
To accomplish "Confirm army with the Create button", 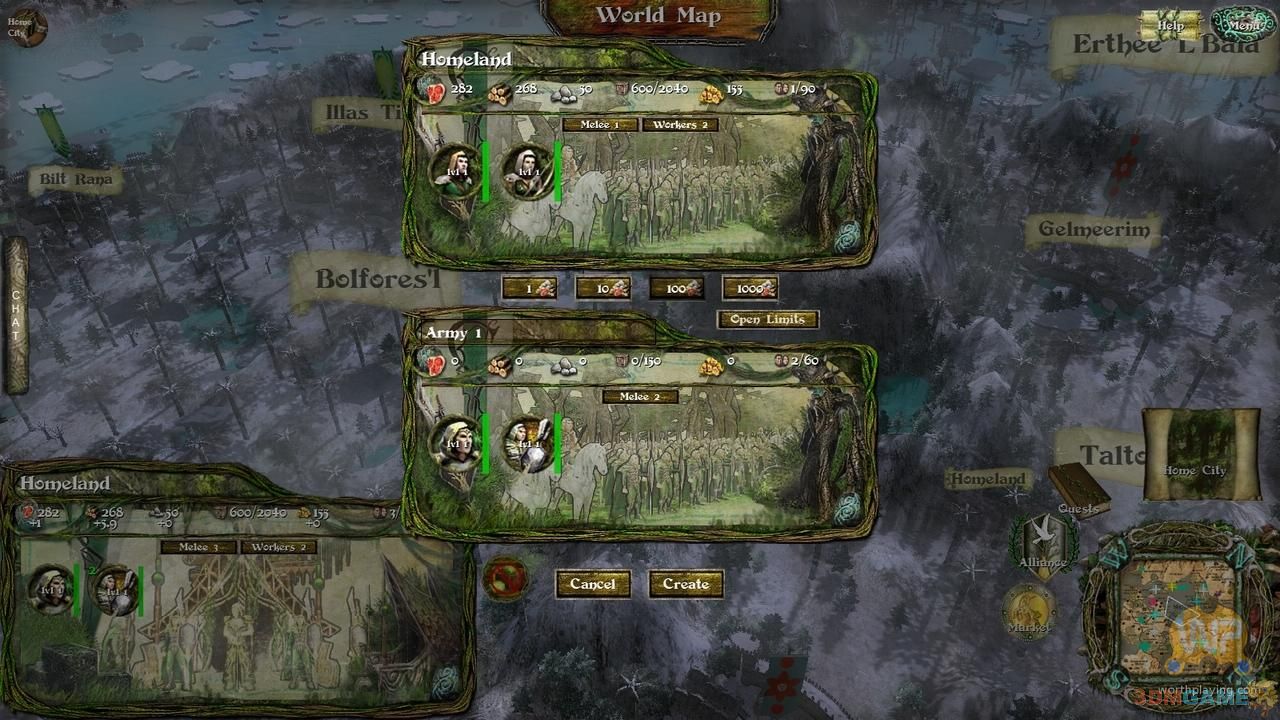I will click(686, 584).
